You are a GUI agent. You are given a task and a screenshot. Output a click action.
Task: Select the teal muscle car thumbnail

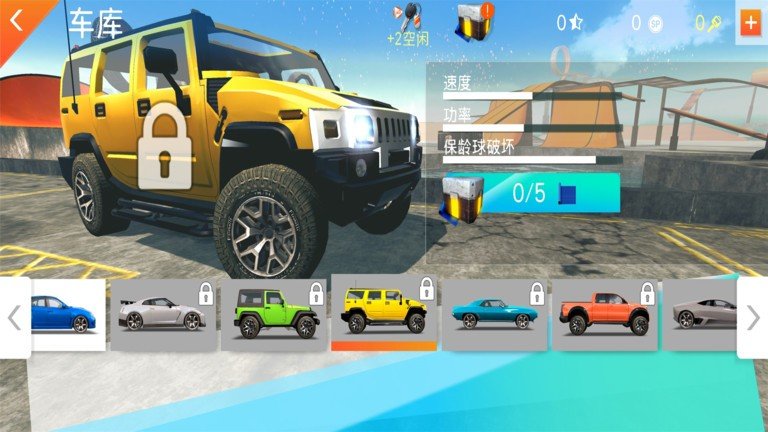tap(494, 315)
